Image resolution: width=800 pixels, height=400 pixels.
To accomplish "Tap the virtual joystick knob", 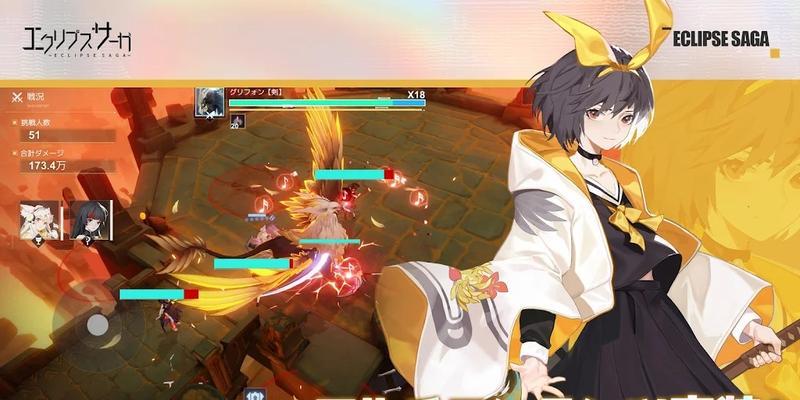I will (97, 325).
